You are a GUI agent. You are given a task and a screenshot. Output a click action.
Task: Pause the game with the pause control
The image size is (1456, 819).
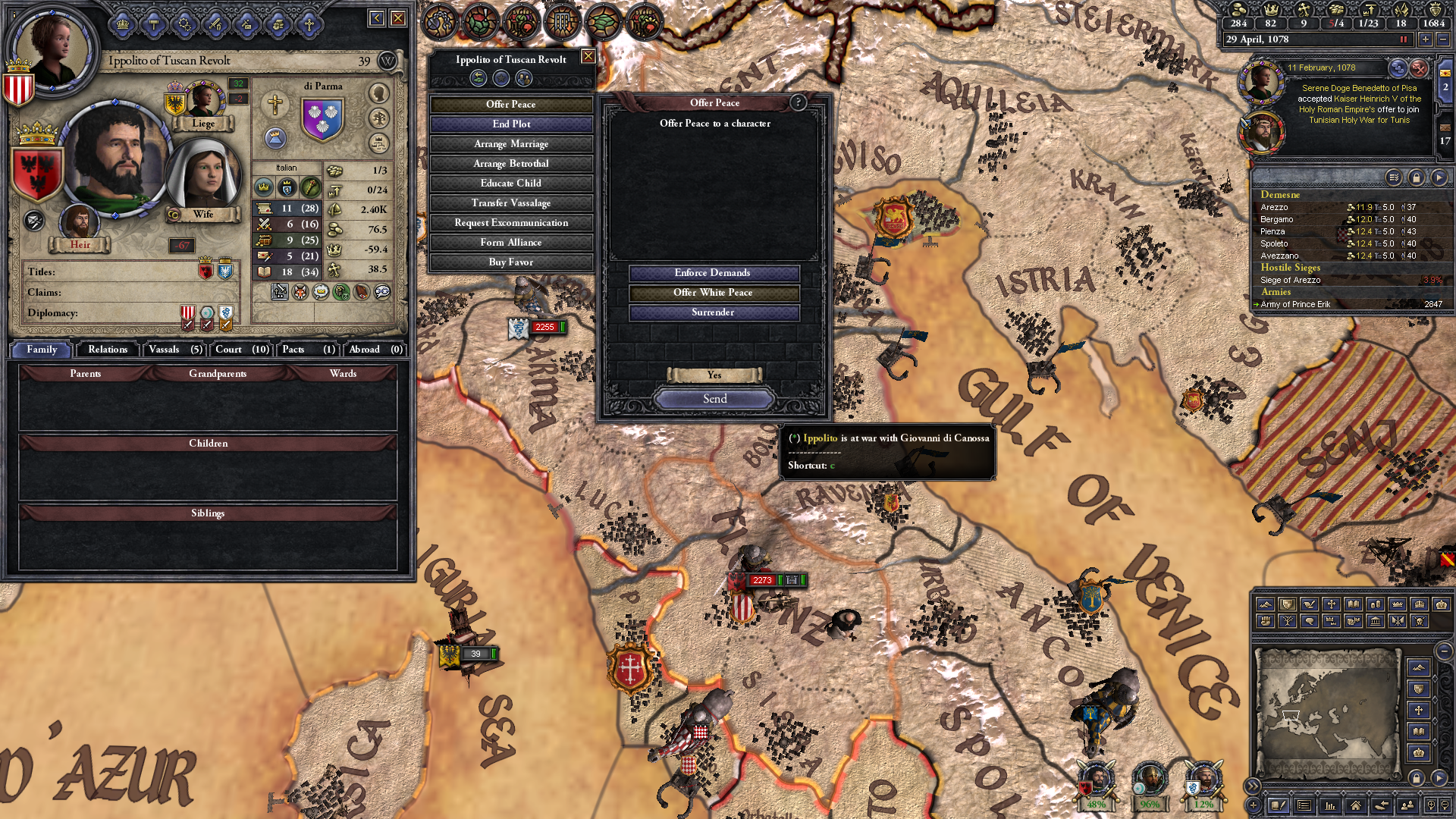click(1404, 39)
